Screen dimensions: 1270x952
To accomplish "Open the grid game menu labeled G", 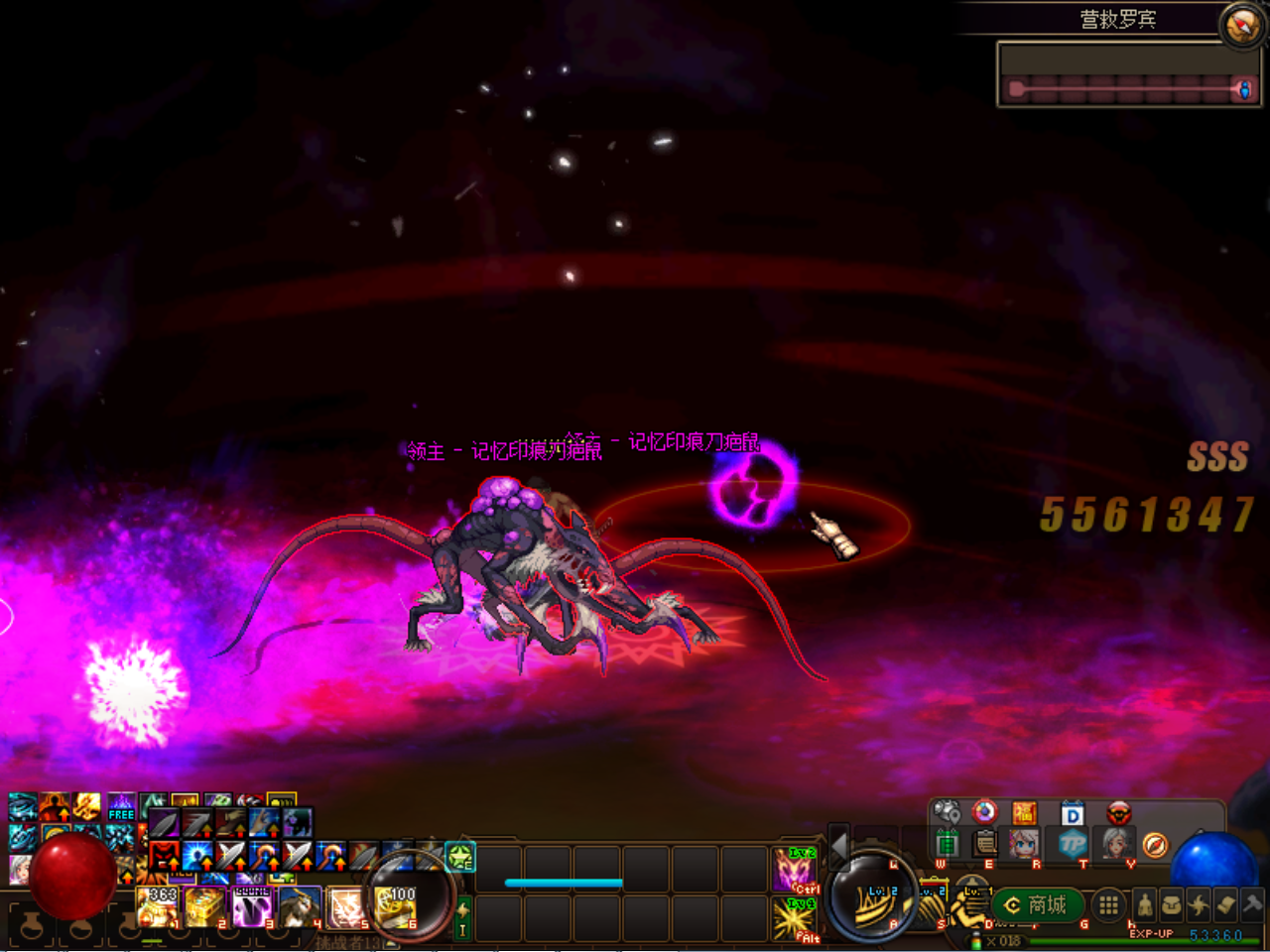I will click(1108, 905).
